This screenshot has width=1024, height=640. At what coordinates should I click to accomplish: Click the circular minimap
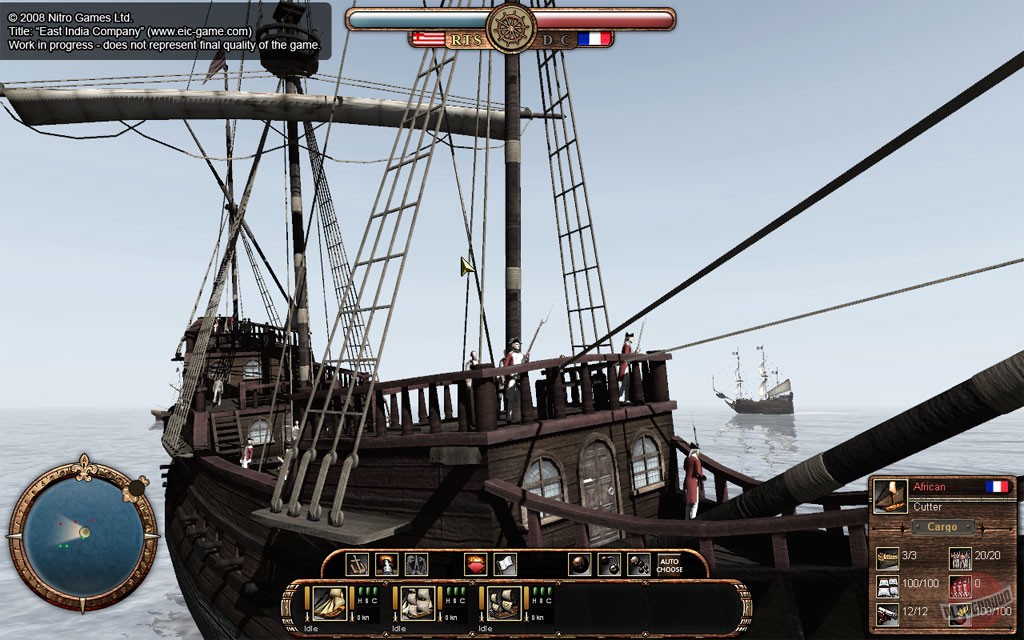pyautogui.click(x=83, y=532)
